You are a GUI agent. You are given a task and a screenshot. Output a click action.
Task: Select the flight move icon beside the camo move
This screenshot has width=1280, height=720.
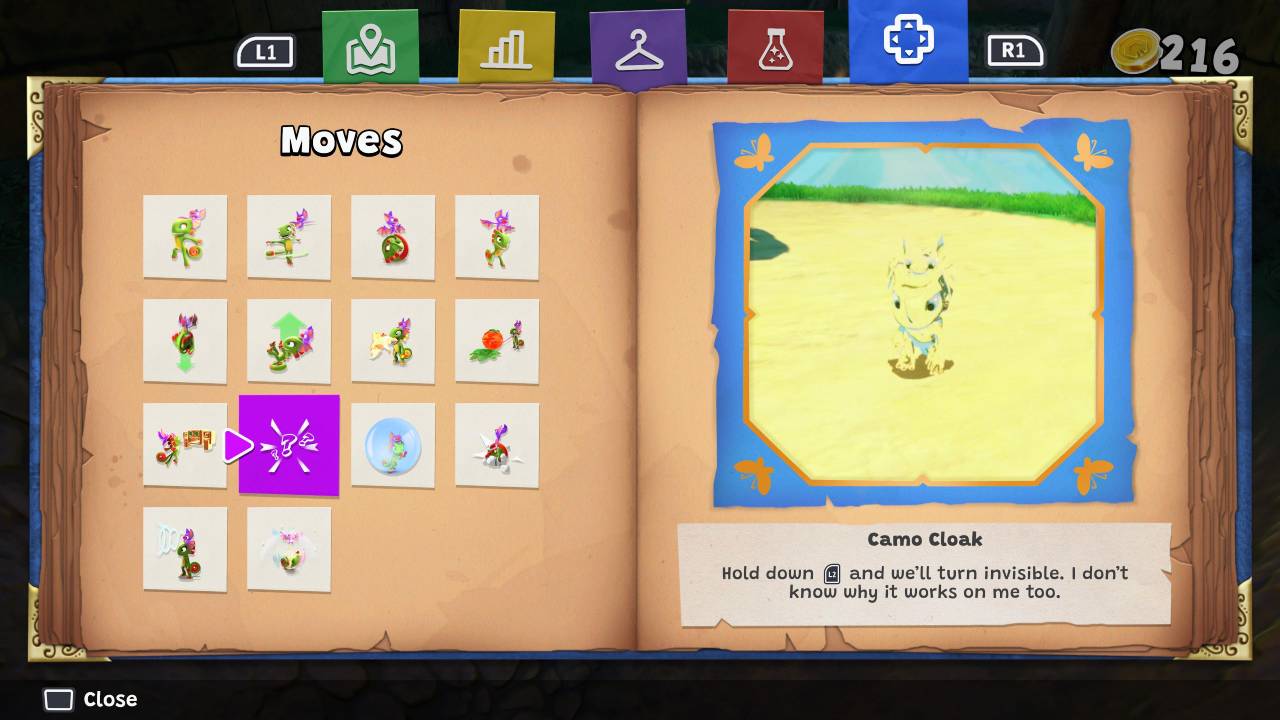[x=289, y=548]
